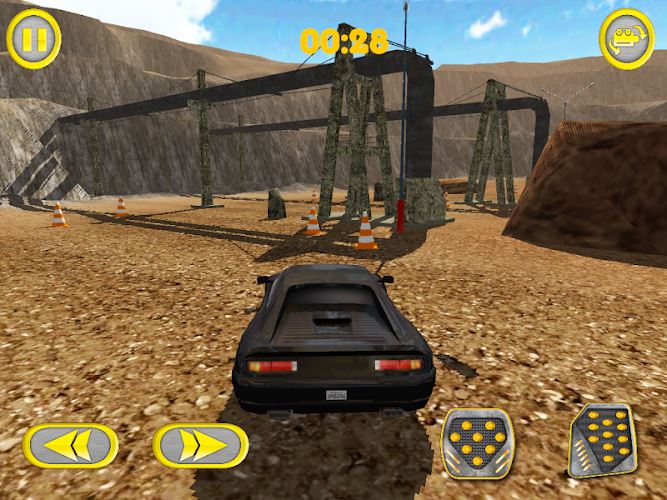This screenshot has width=667, height=500.
Task: Steer left with the left arrow button
Action: point(70,446)
